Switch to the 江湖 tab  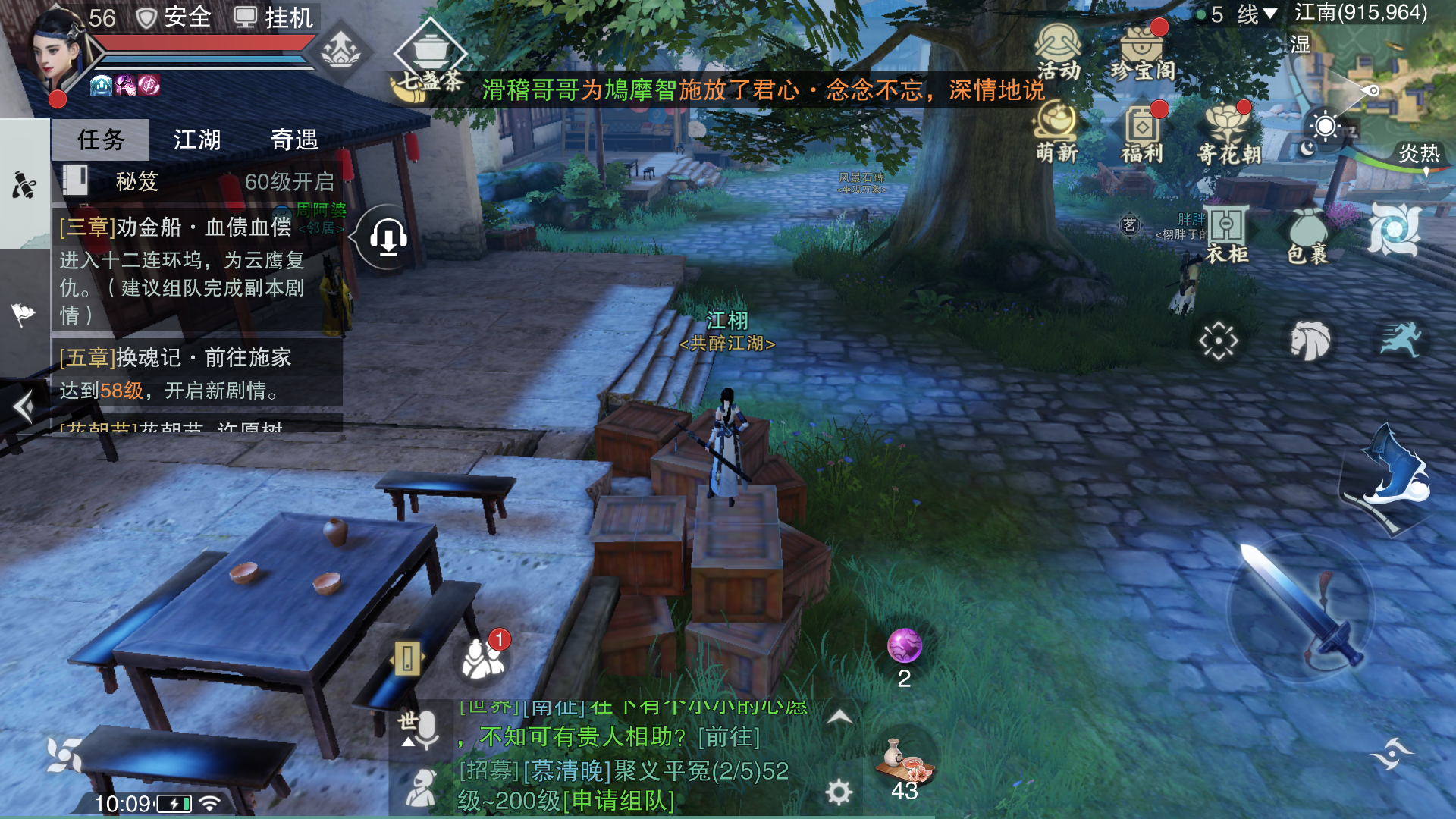[x=196, y=140]
